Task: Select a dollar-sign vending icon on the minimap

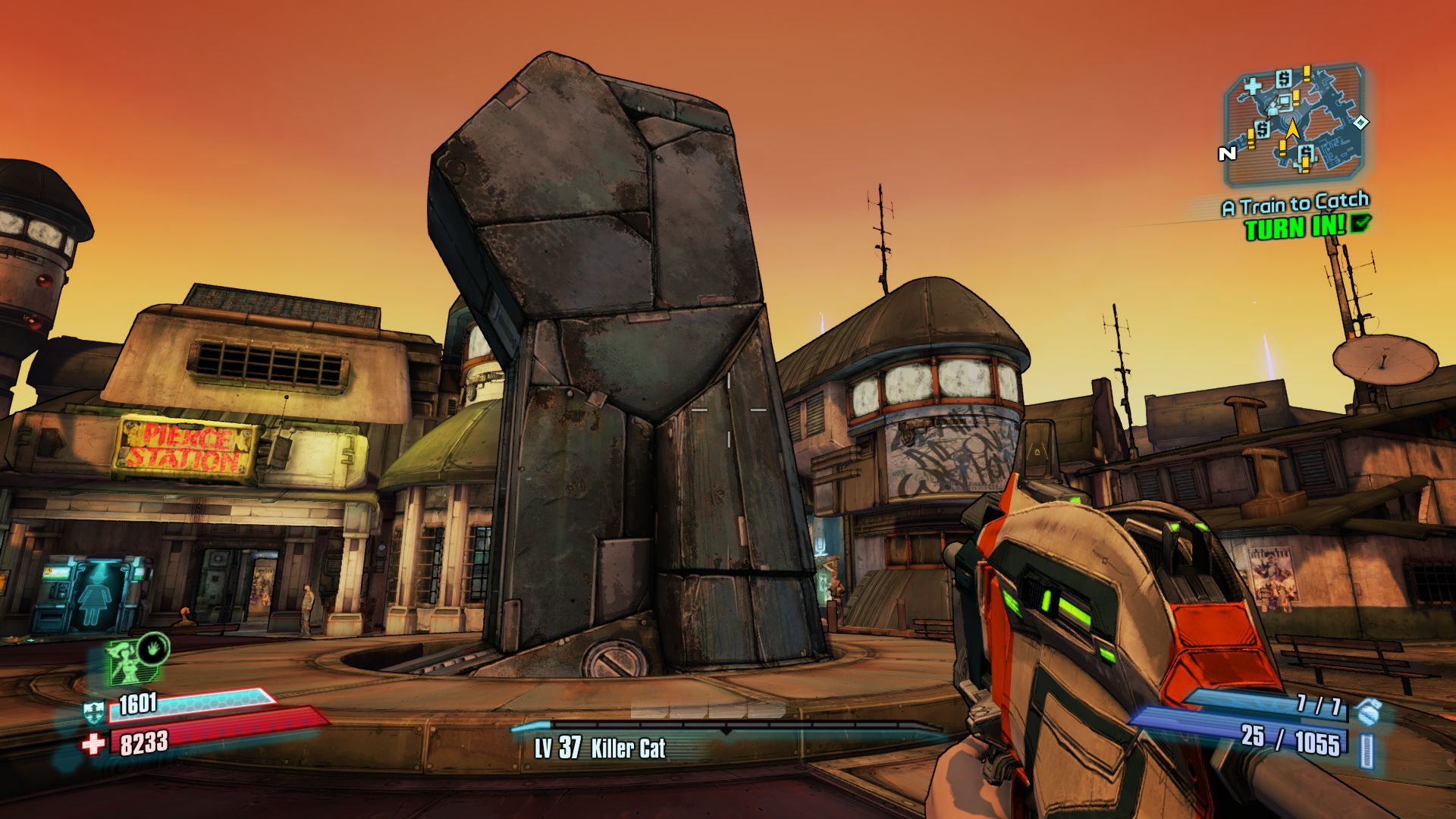Action: 1284,79
